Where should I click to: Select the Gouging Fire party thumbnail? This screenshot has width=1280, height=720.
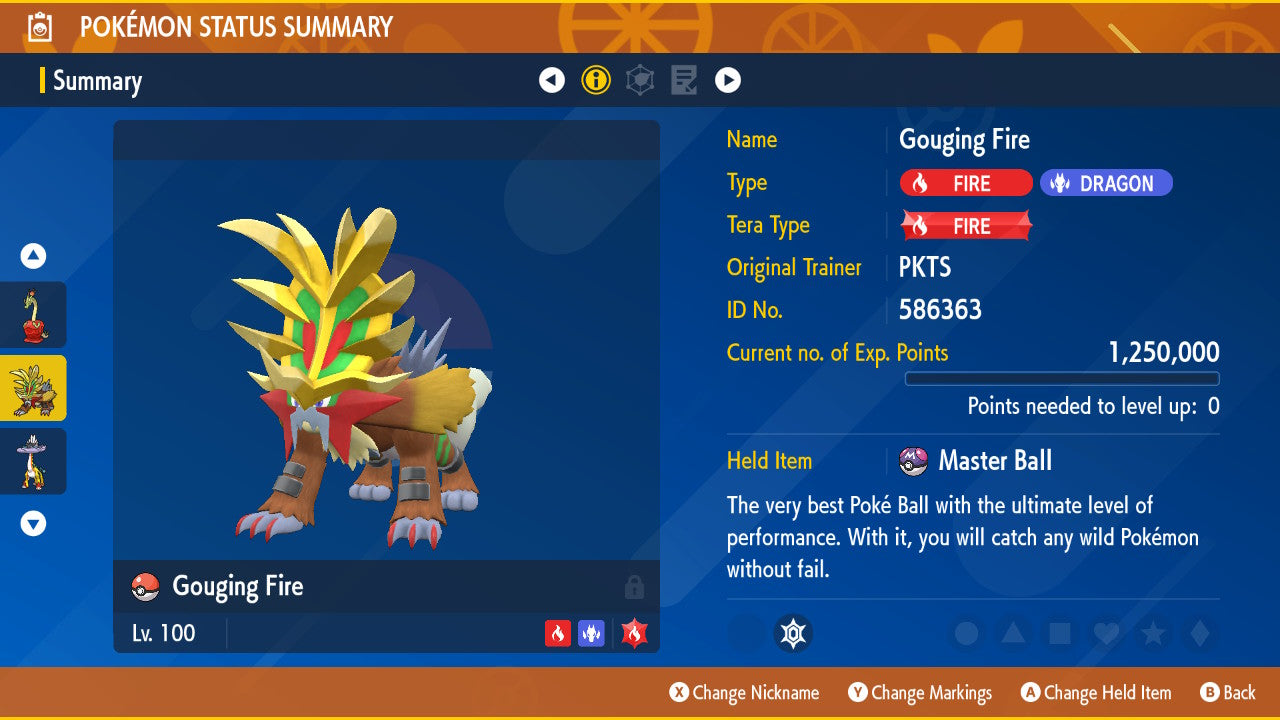33,388
